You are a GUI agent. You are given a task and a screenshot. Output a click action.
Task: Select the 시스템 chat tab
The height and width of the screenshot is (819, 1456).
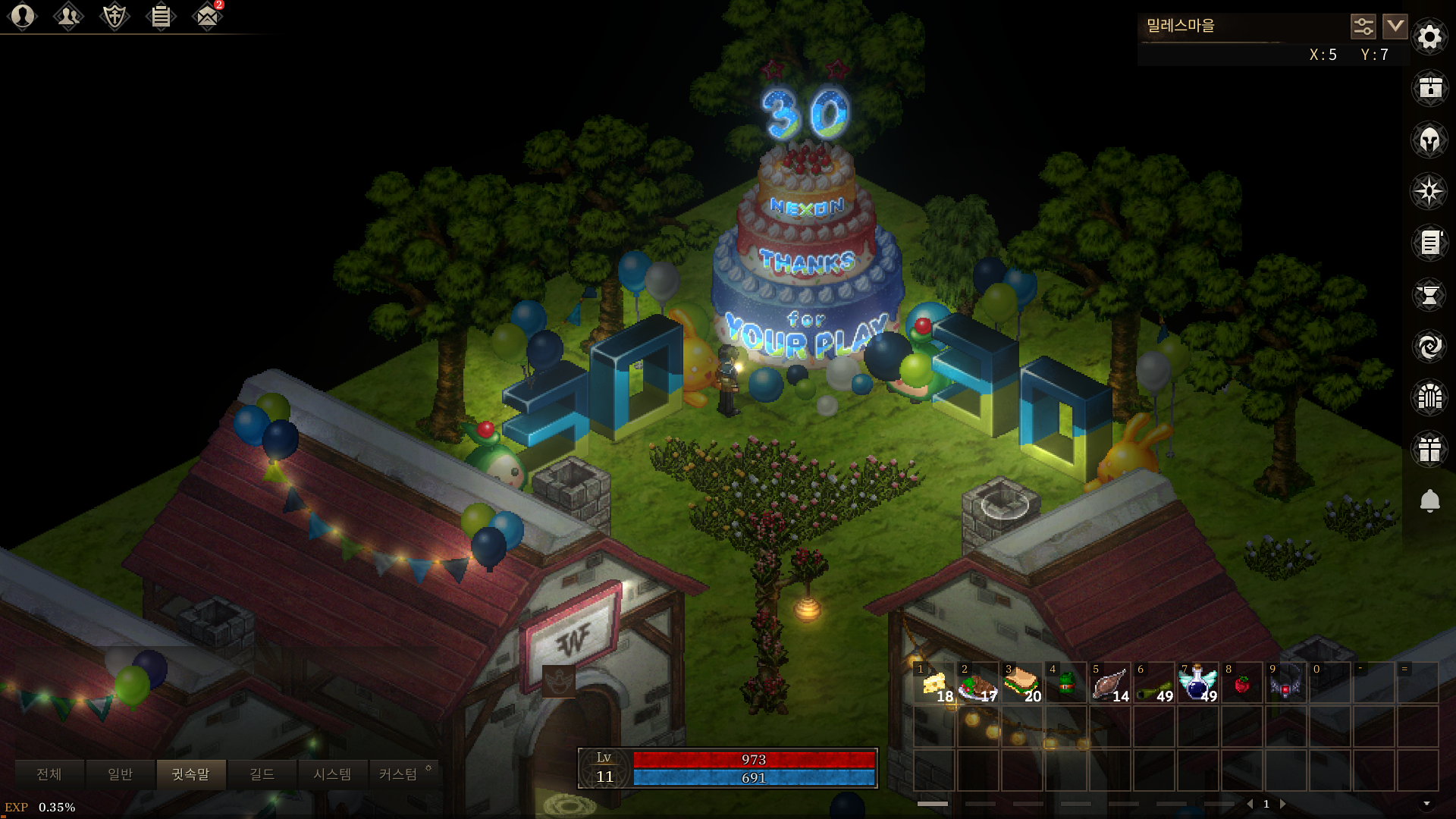(x=332, y=774)
